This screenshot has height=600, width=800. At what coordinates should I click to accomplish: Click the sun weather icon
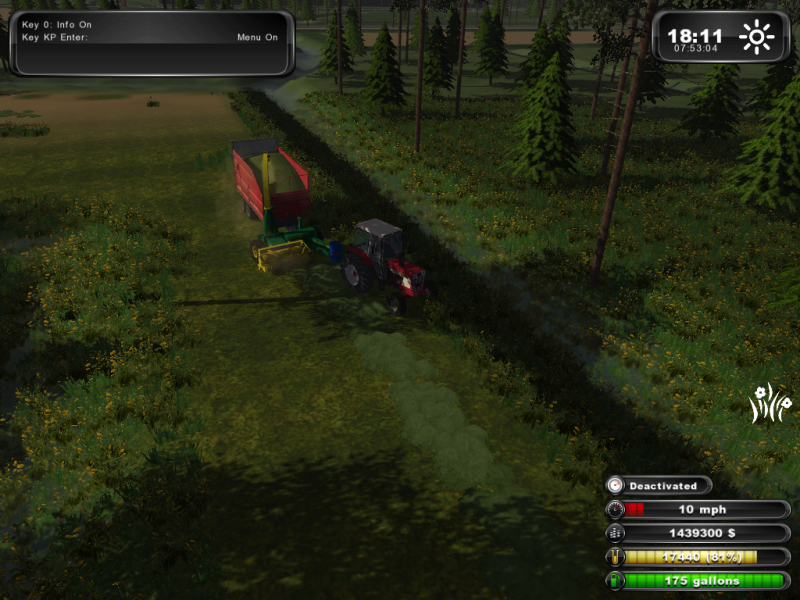[x=756, y=38]
